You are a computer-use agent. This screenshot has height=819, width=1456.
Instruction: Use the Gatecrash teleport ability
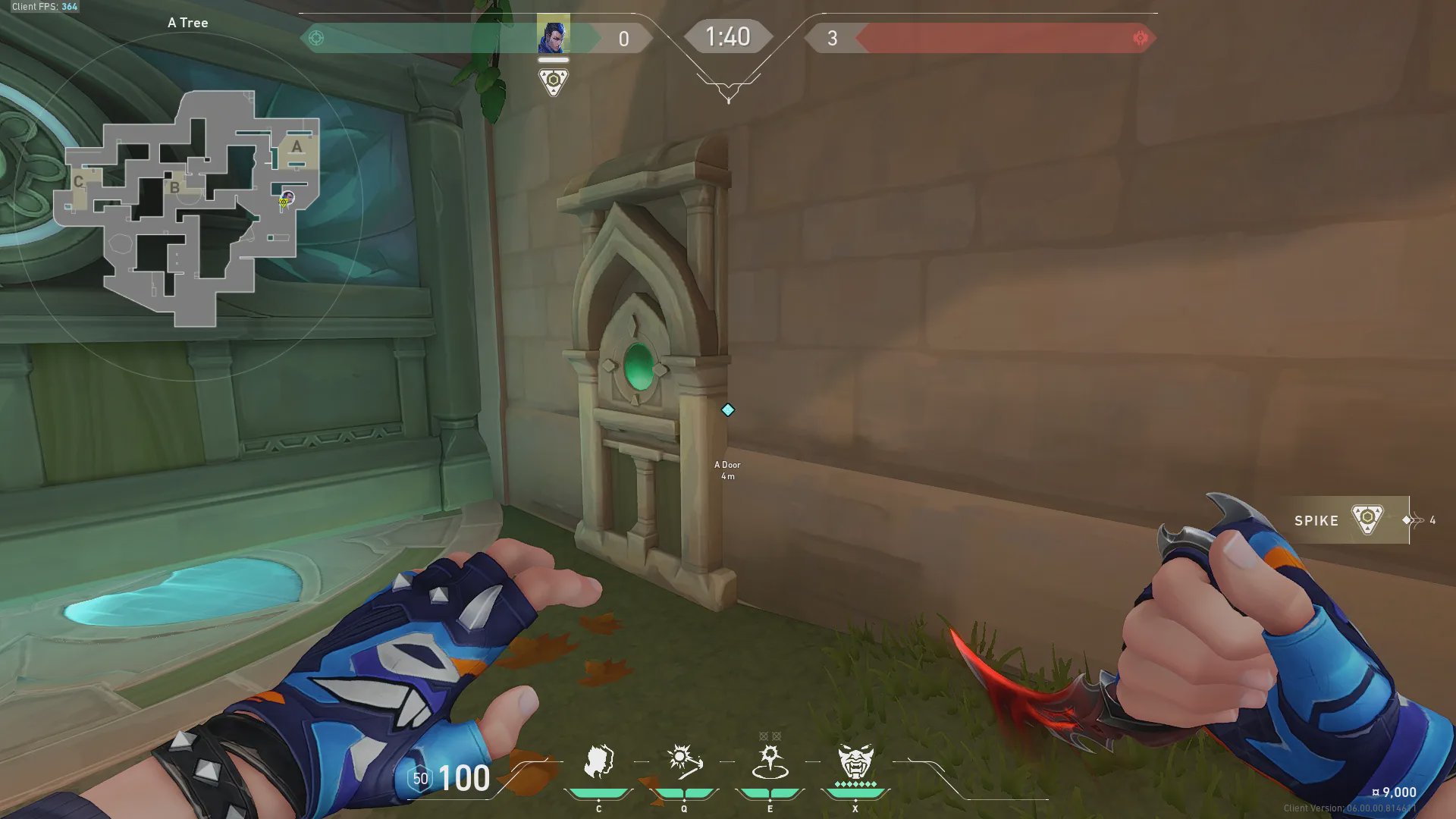tap(770, 761)
